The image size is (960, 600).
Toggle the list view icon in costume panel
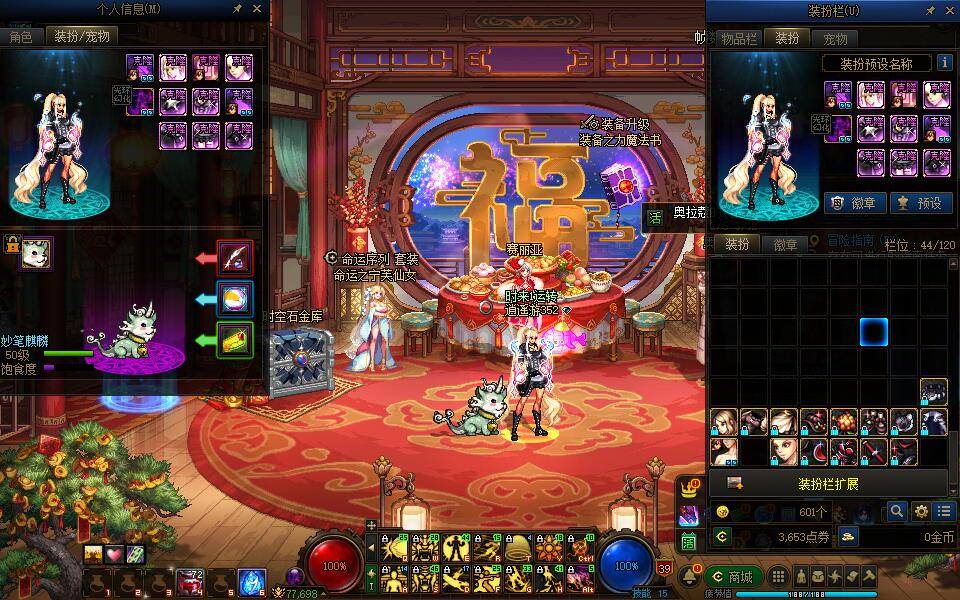point(943,511)
